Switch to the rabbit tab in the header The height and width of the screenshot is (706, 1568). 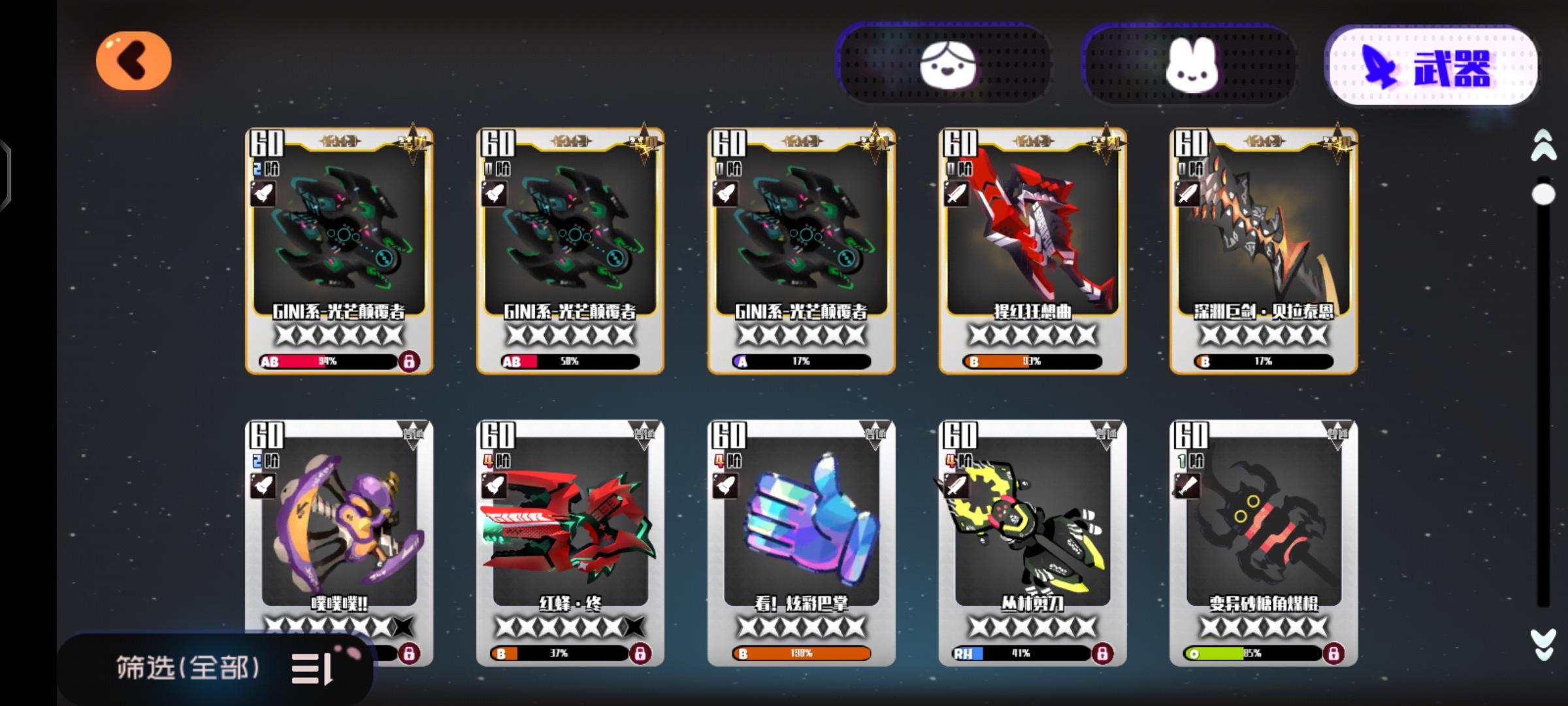click(x=1194, y=63)
